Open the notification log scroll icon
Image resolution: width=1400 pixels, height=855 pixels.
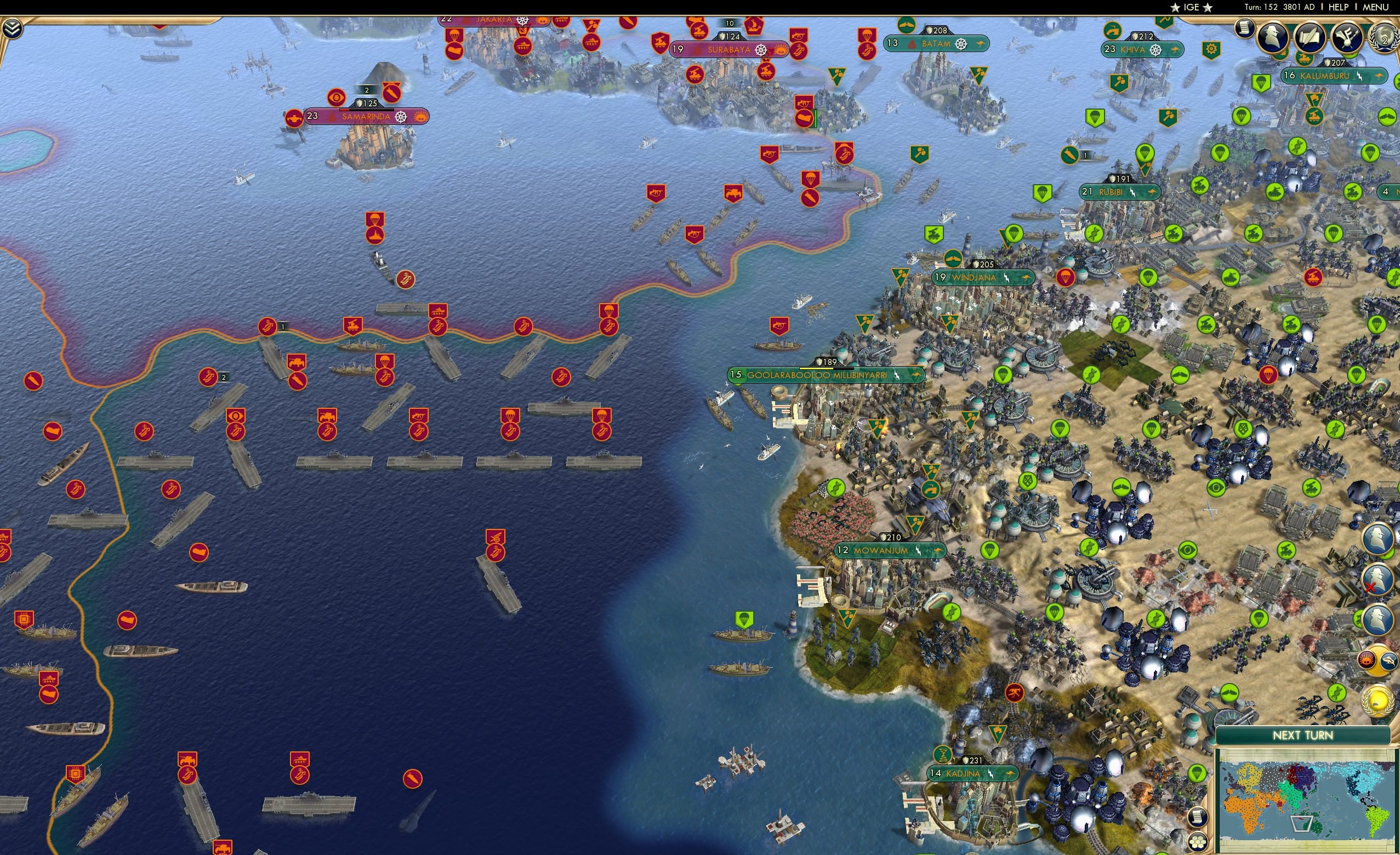1244,29
